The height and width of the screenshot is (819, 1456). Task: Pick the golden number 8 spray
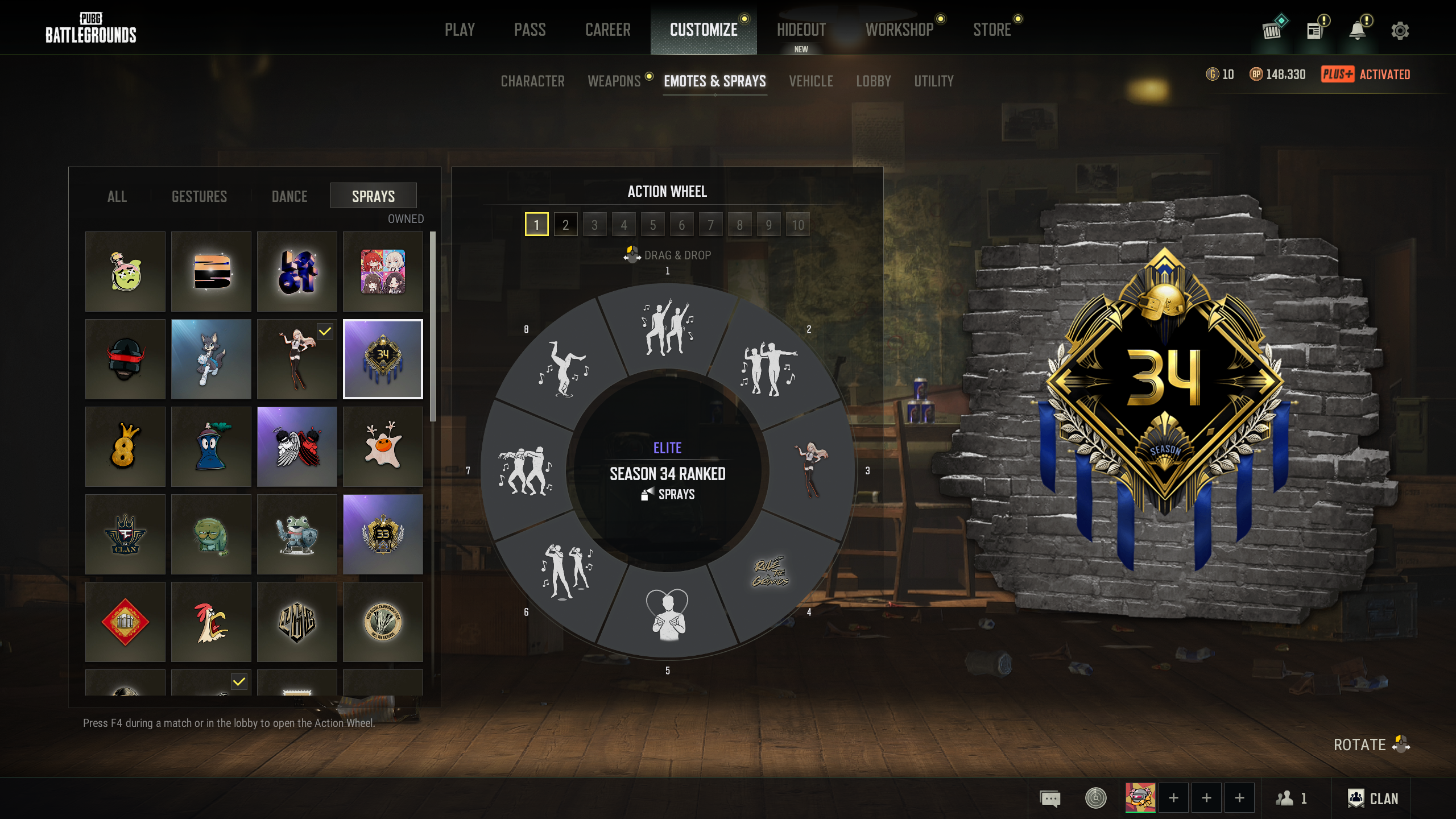tap(125, 446)
